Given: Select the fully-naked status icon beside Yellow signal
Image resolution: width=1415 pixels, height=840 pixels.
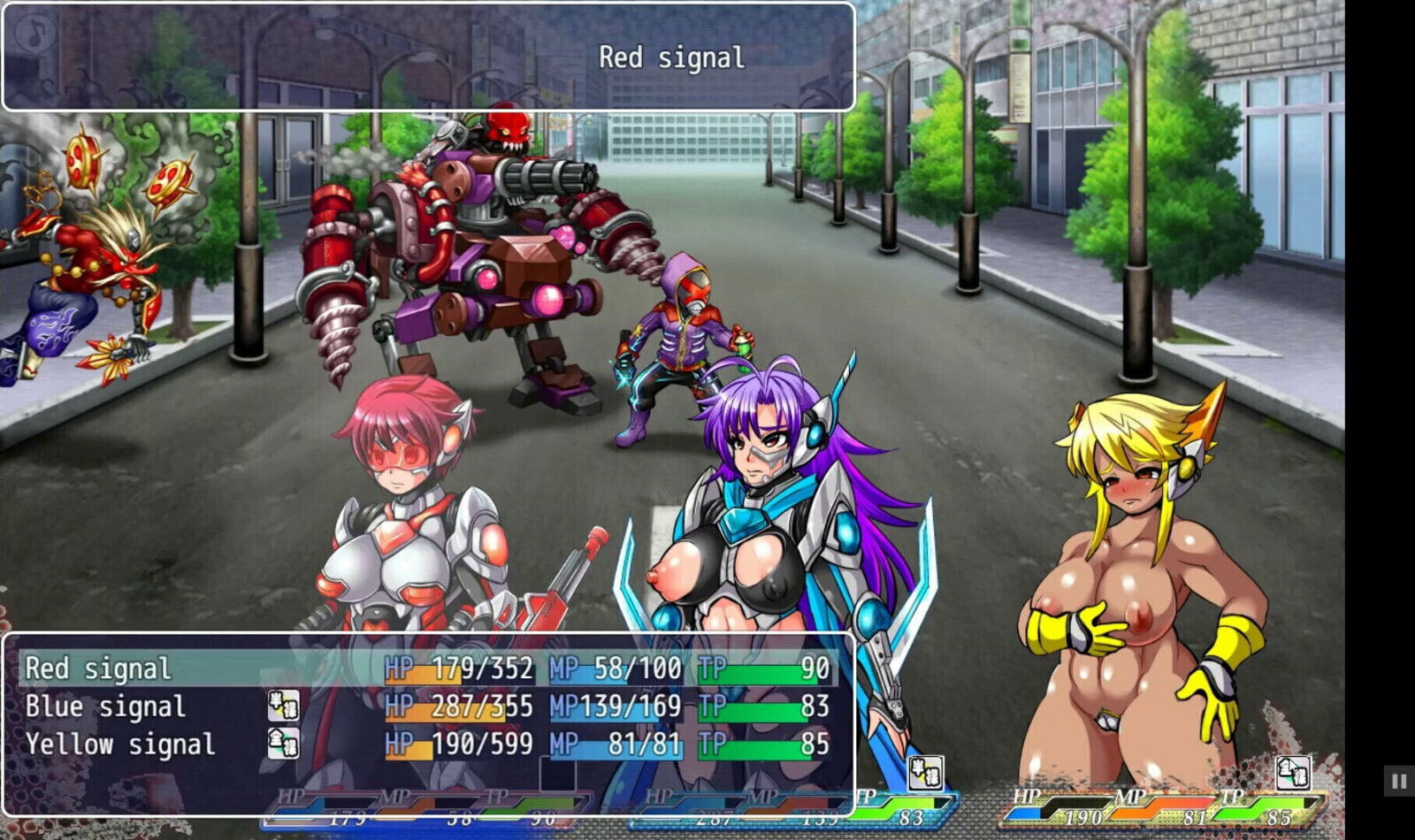Looking at the screenshot, I should tap(284, 745).
